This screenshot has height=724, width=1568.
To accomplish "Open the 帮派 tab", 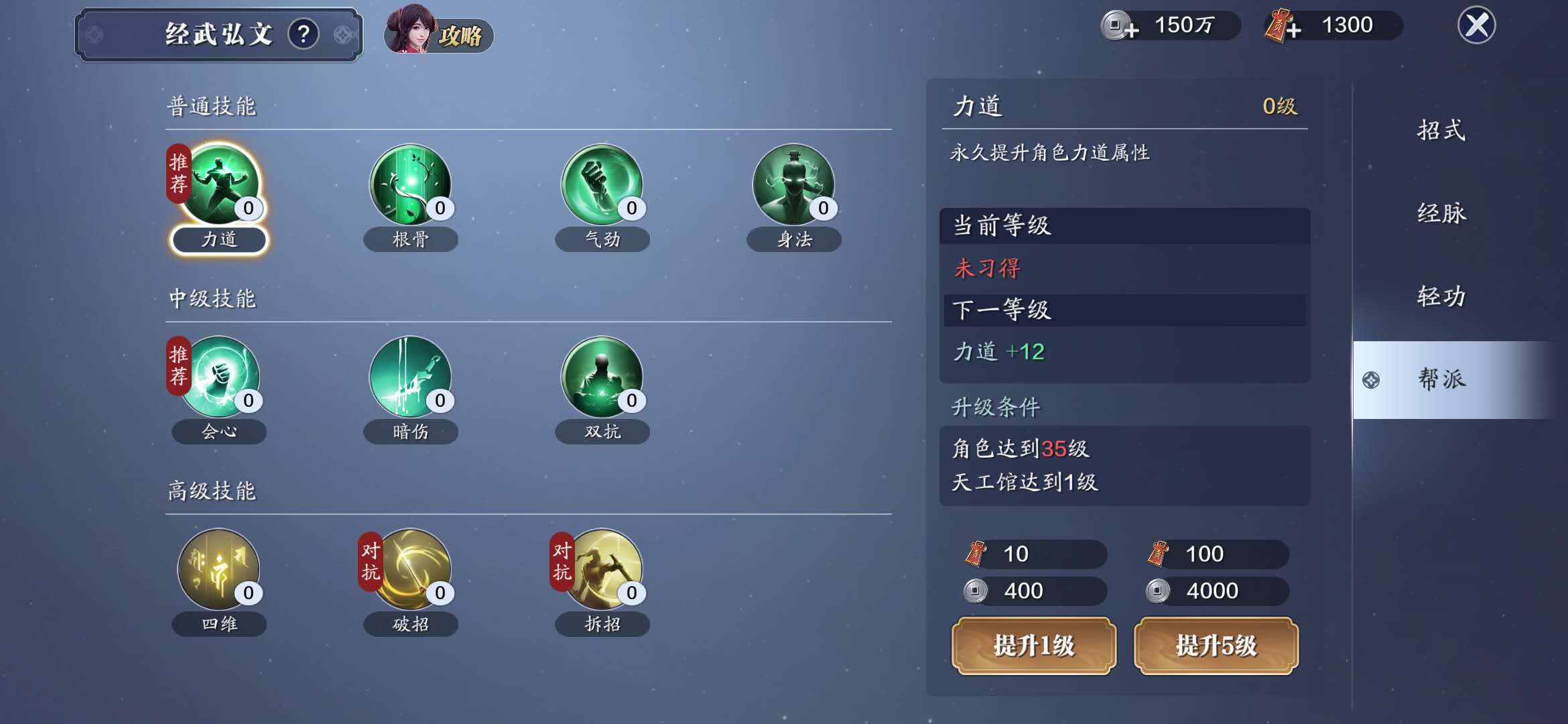I will coord(1441,379).
